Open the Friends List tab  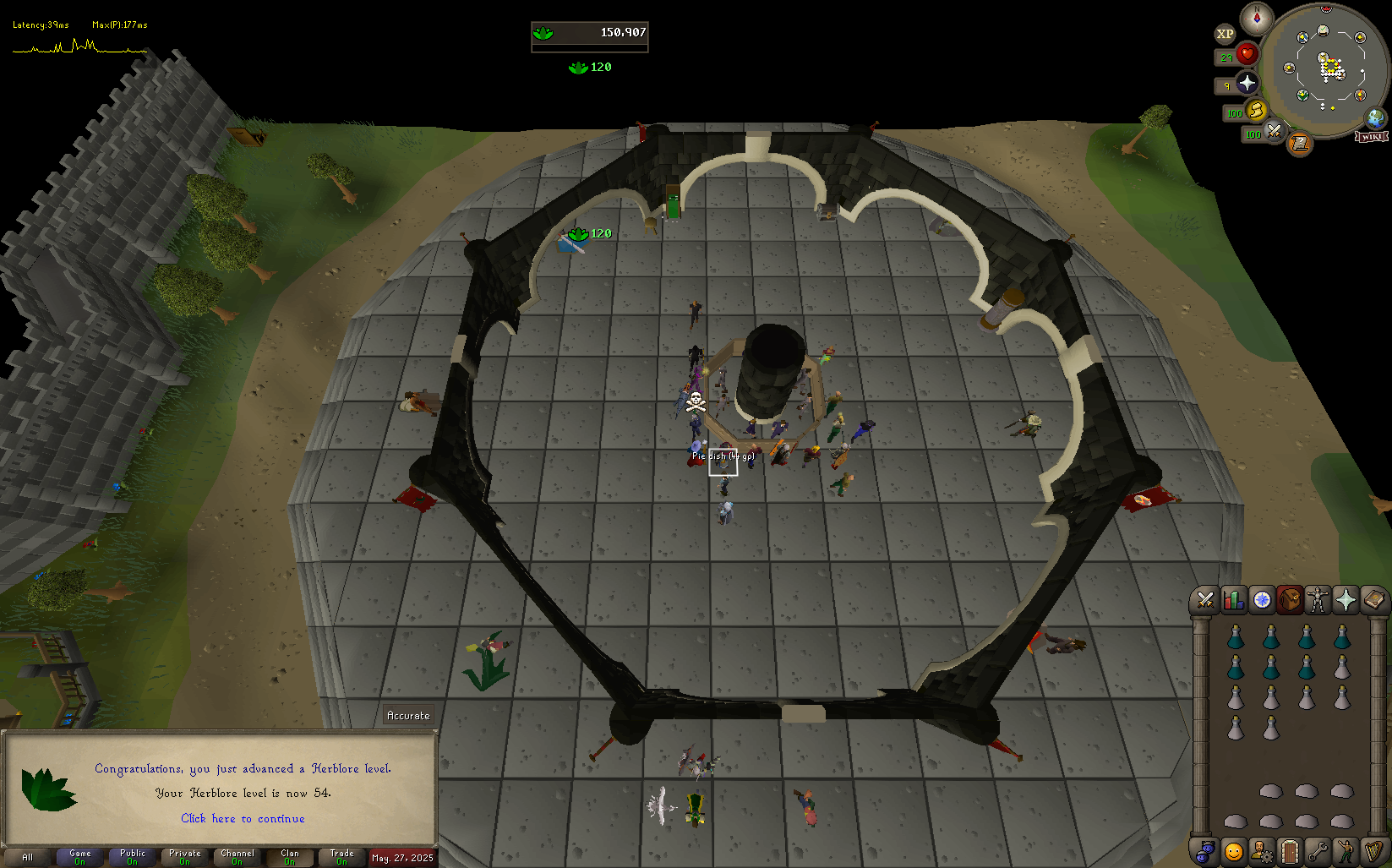click(1233, 851)
